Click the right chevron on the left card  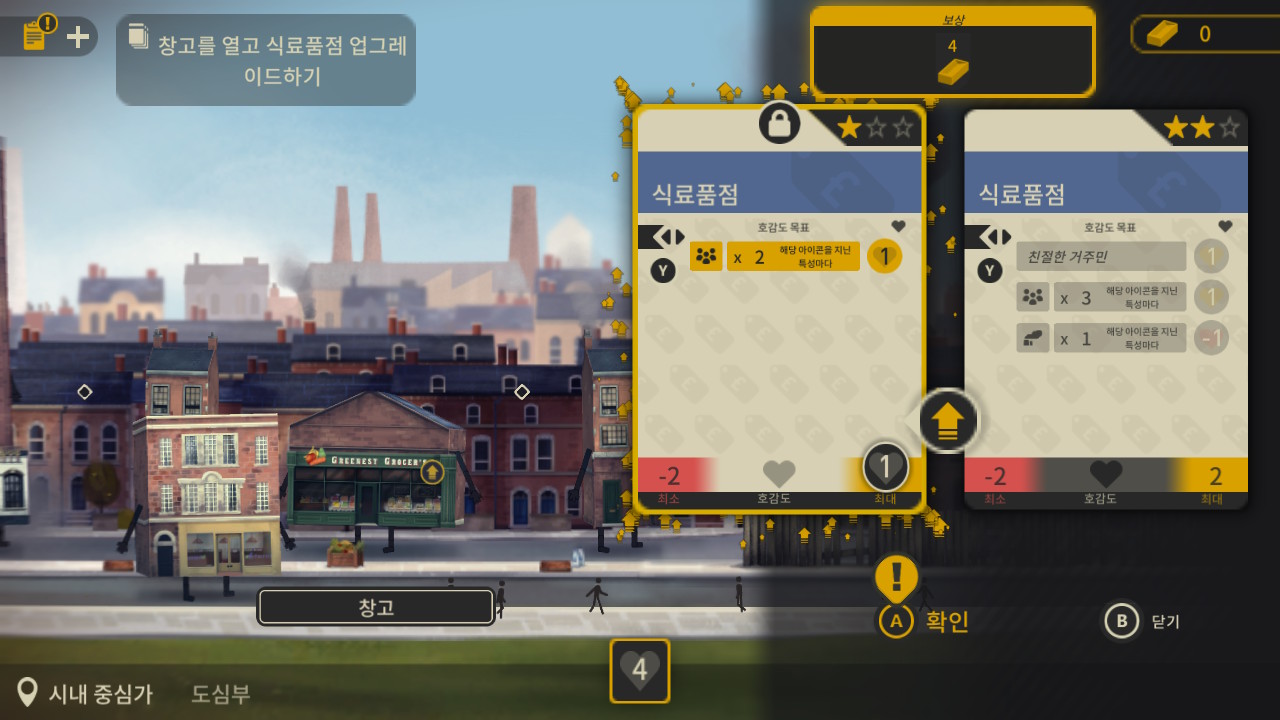tap(681, 236)
